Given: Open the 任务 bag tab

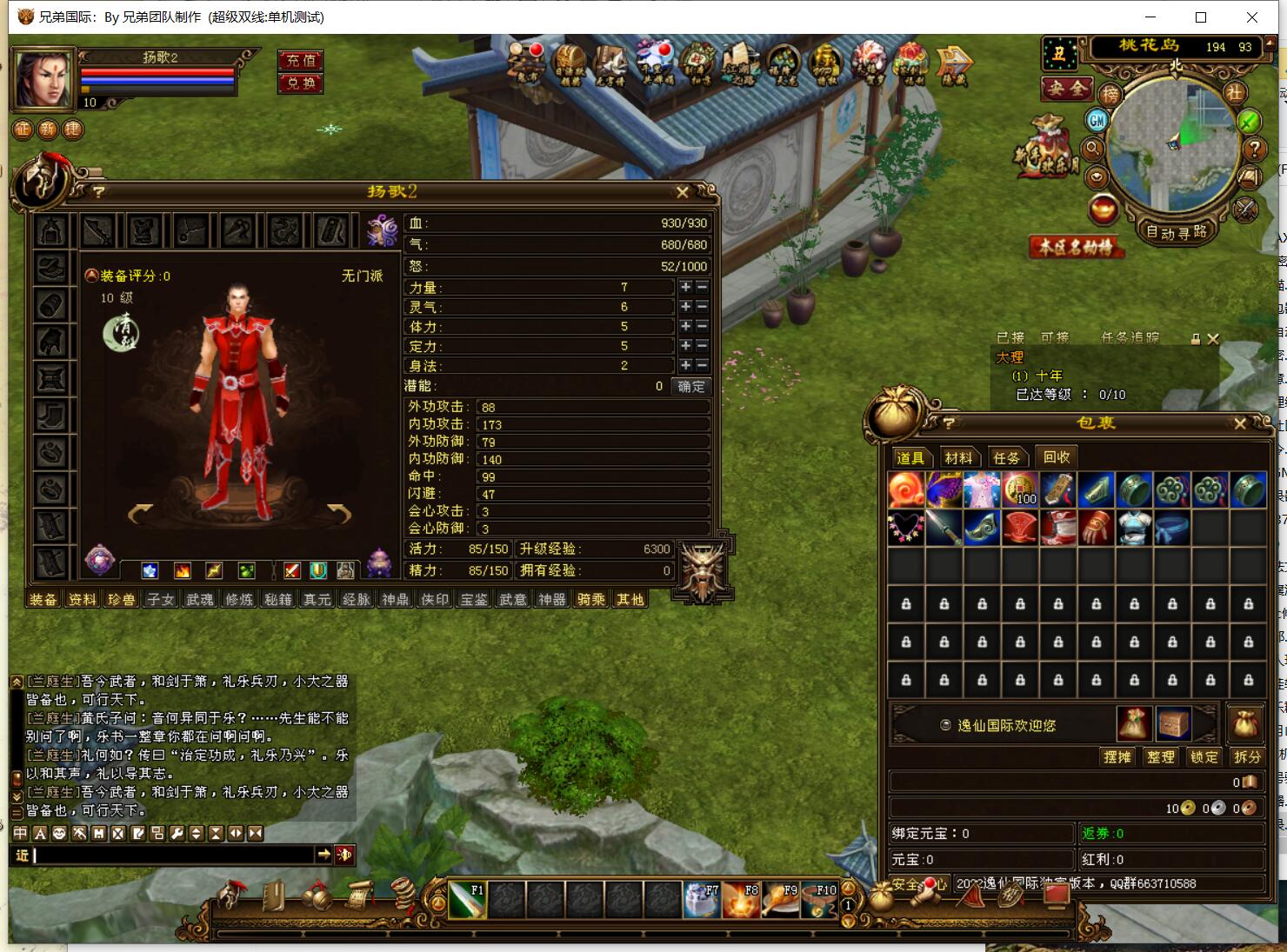Looking at the screenshot, I should (1006, 457).
